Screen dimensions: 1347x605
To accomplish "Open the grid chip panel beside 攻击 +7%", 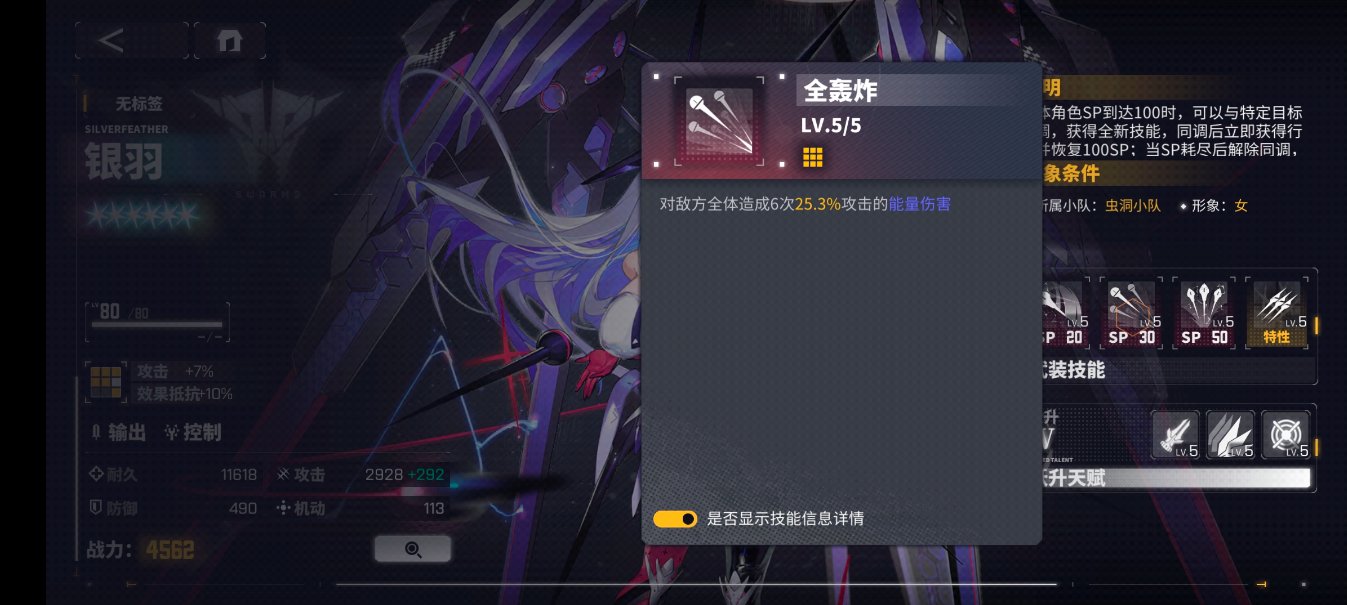I will tap(105, 382).
